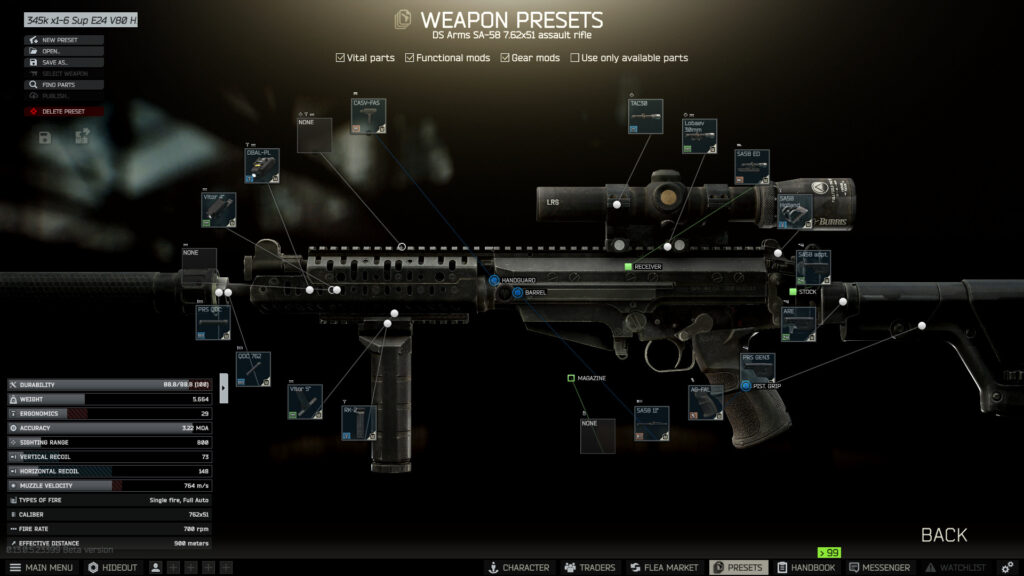Select the TAC30 scope slot
This screenshot has height=576, width=1024.
point(646,116)
